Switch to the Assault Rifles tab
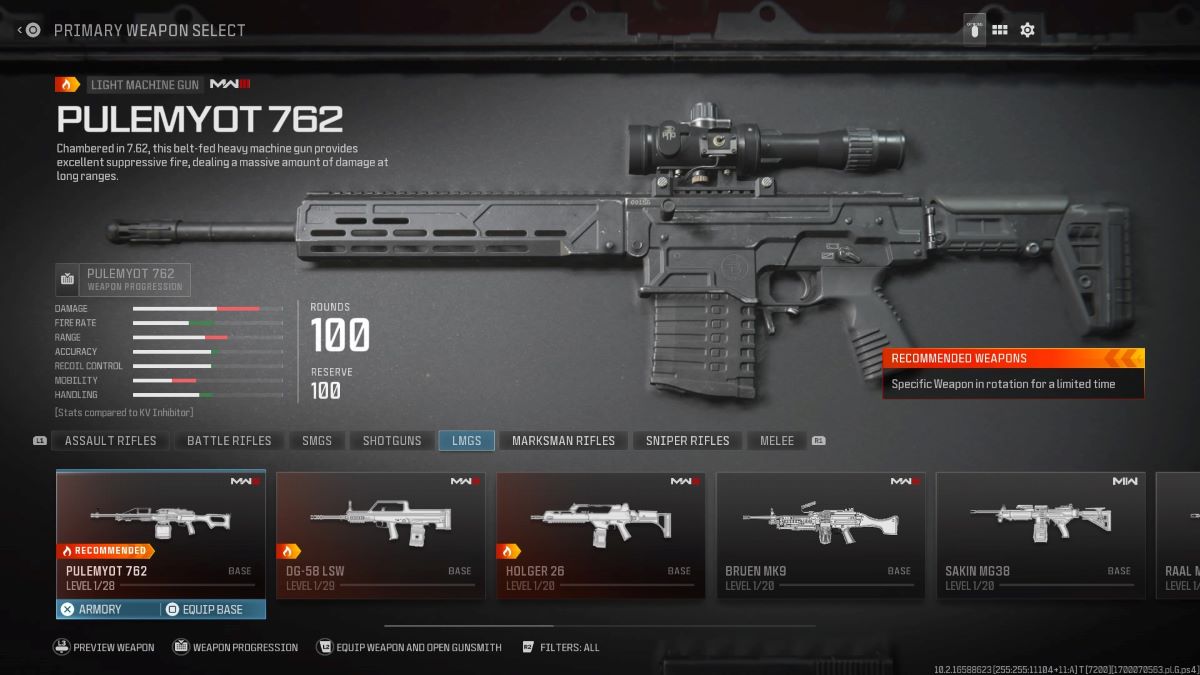1200x675 pixels. [110, 441]
